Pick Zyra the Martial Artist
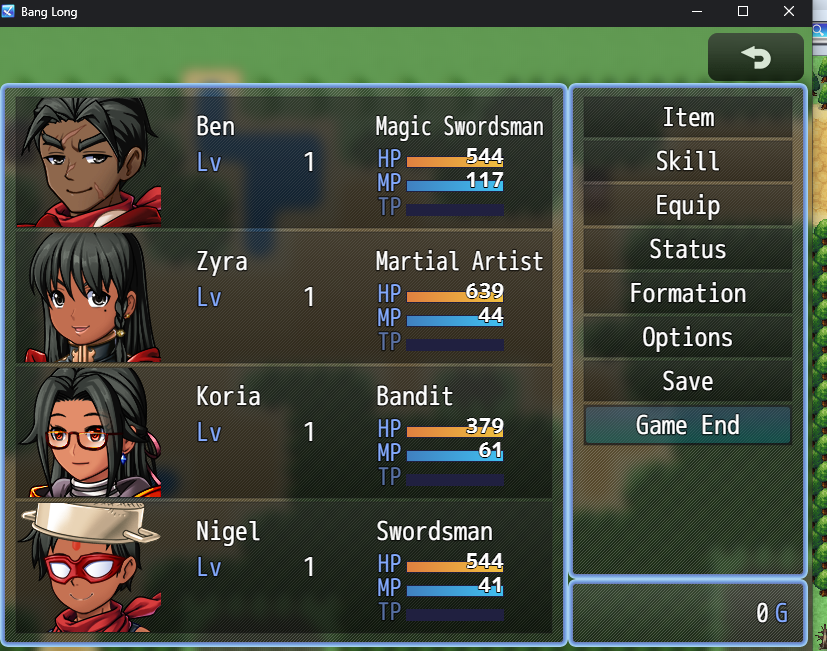The image size is (827, 651). (x=284, y=297)
